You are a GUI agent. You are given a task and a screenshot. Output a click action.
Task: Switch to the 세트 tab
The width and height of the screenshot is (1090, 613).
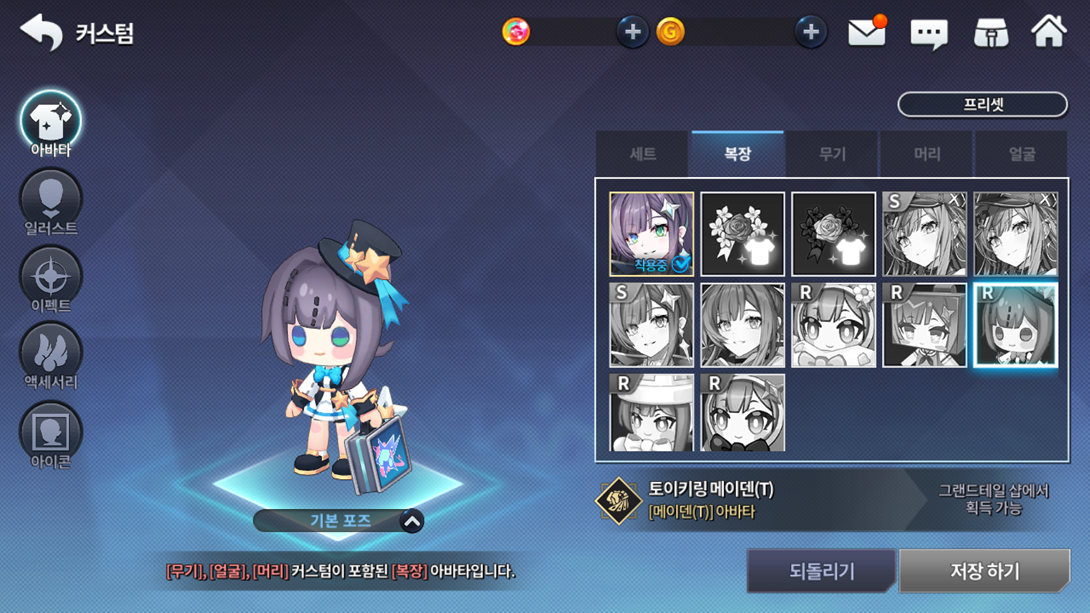[x=642, y=154]
